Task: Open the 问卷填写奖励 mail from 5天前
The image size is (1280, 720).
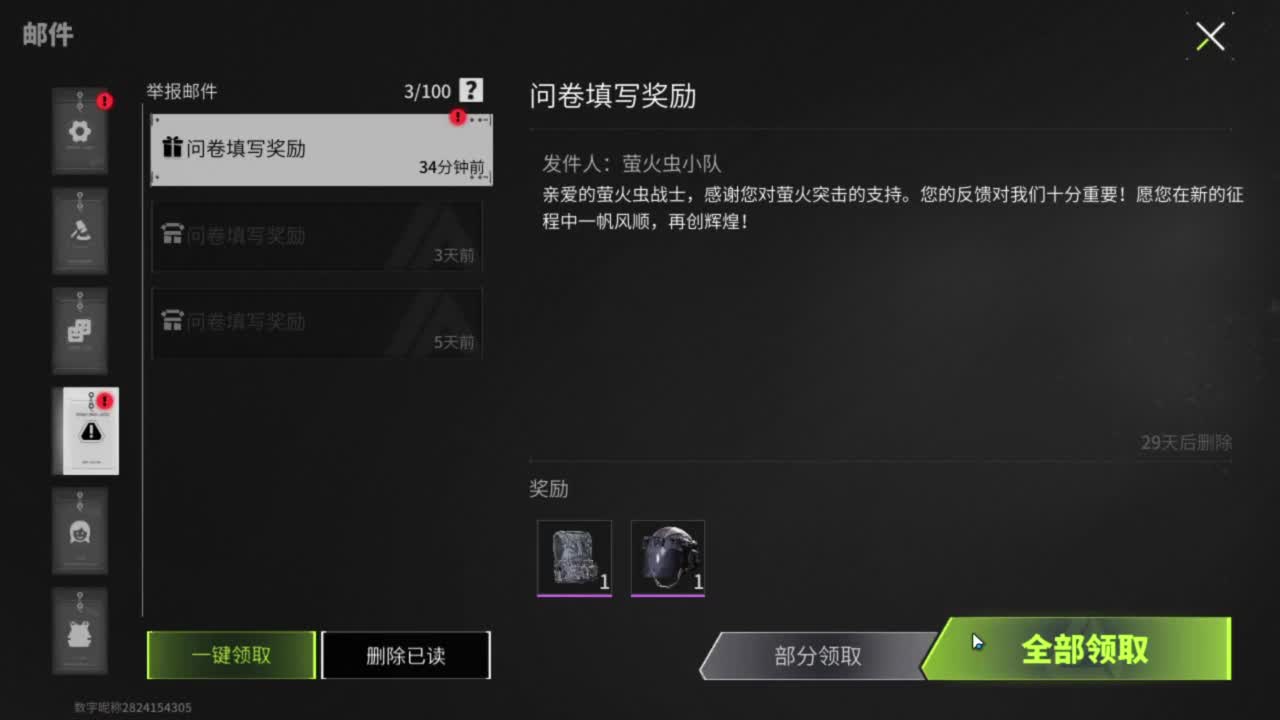Action: tap(317, 322)
